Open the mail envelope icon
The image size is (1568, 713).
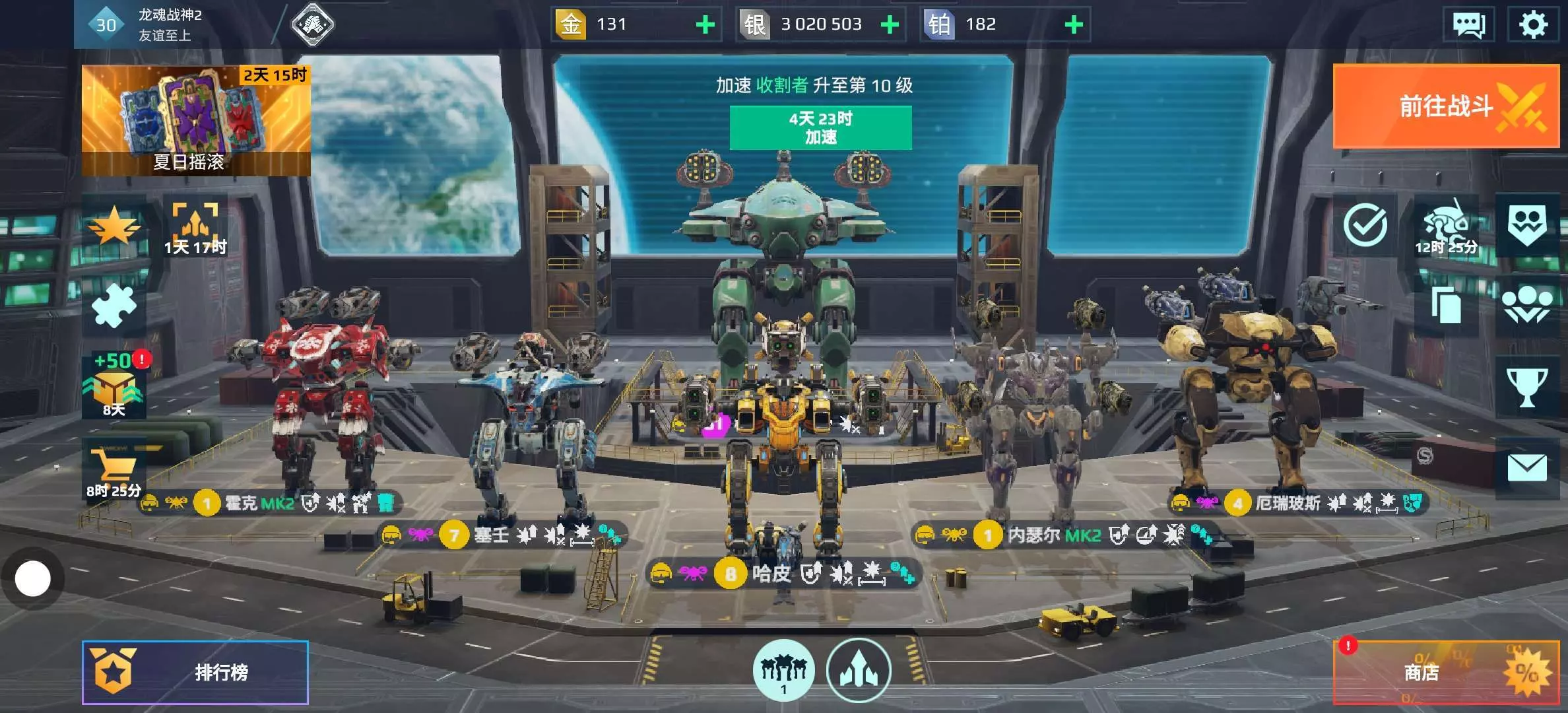[1526, 468]
